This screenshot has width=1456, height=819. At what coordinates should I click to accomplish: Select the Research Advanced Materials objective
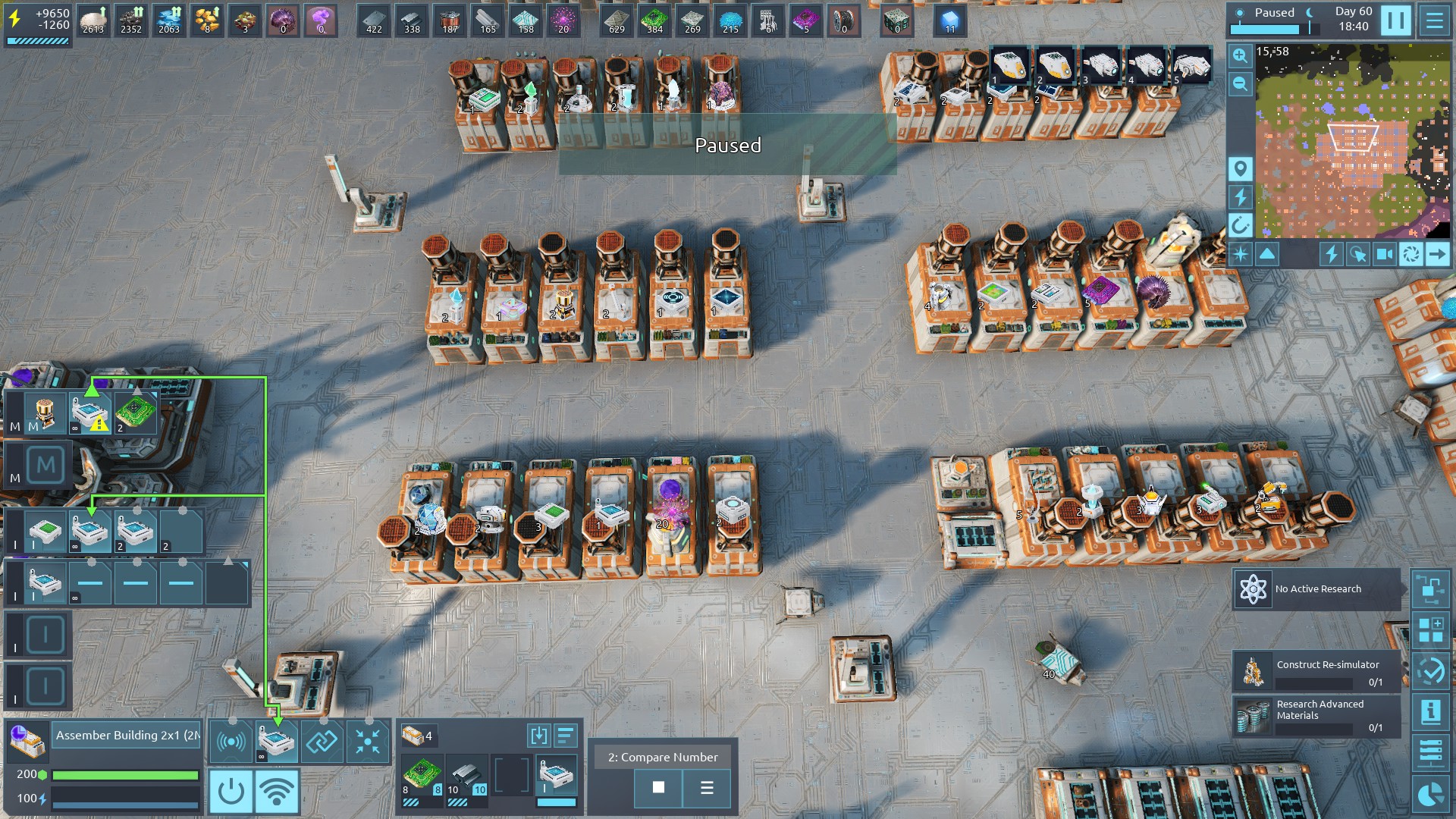point(1316,716)
